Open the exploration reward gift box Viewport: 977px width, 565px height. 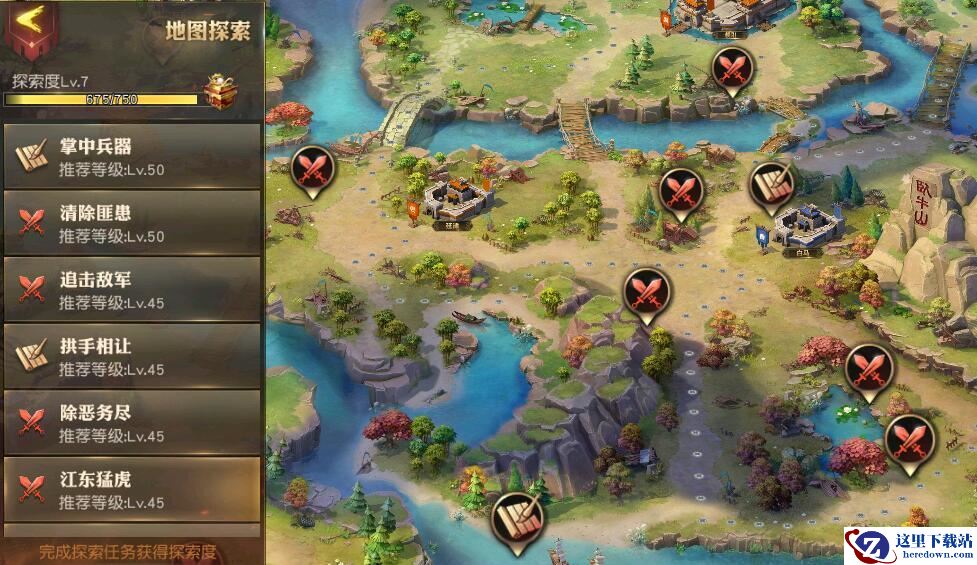pos(221,90)
